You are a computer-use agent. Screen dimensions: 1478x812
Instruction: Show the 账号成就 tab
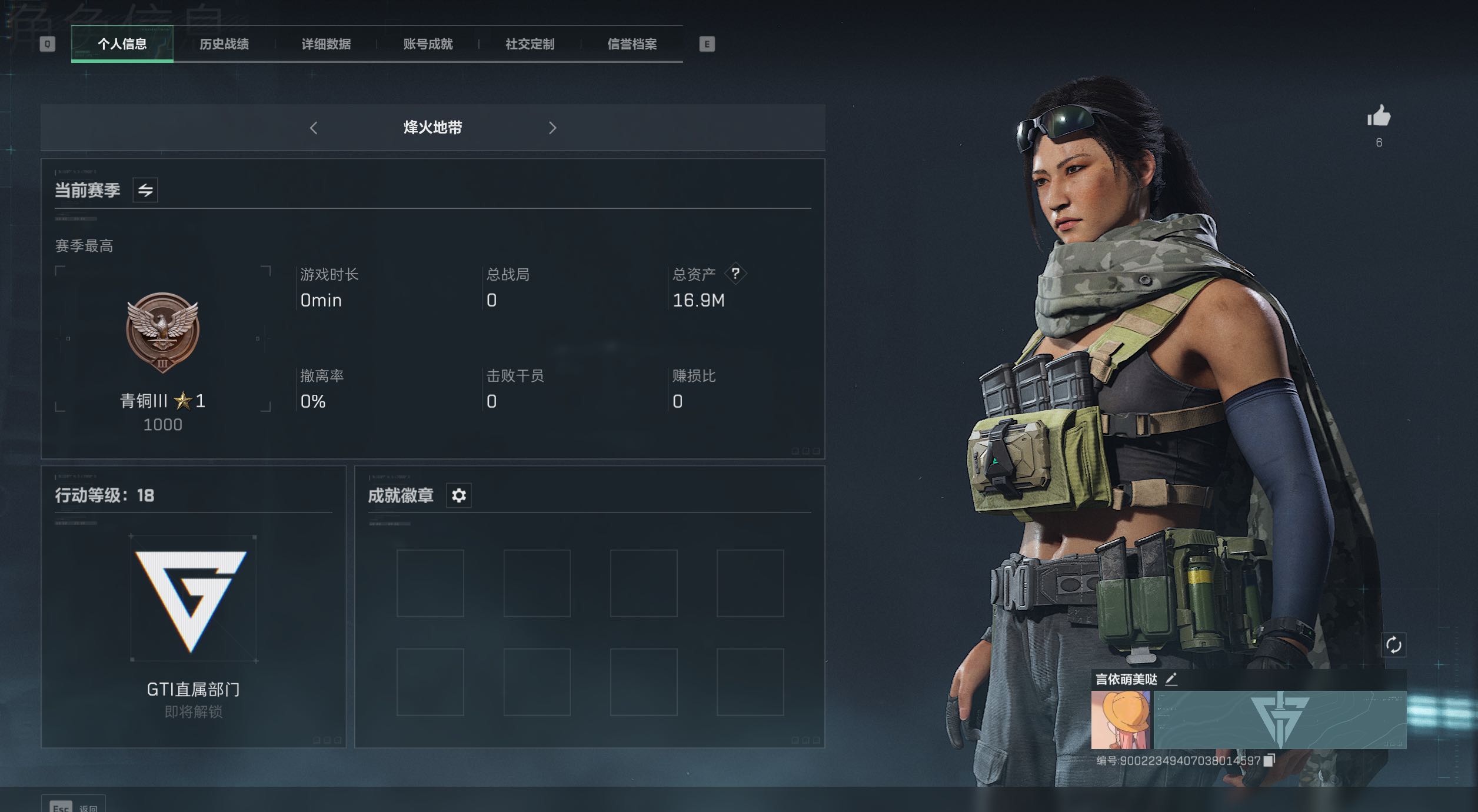pyautogui.click(x=428, y=44)
